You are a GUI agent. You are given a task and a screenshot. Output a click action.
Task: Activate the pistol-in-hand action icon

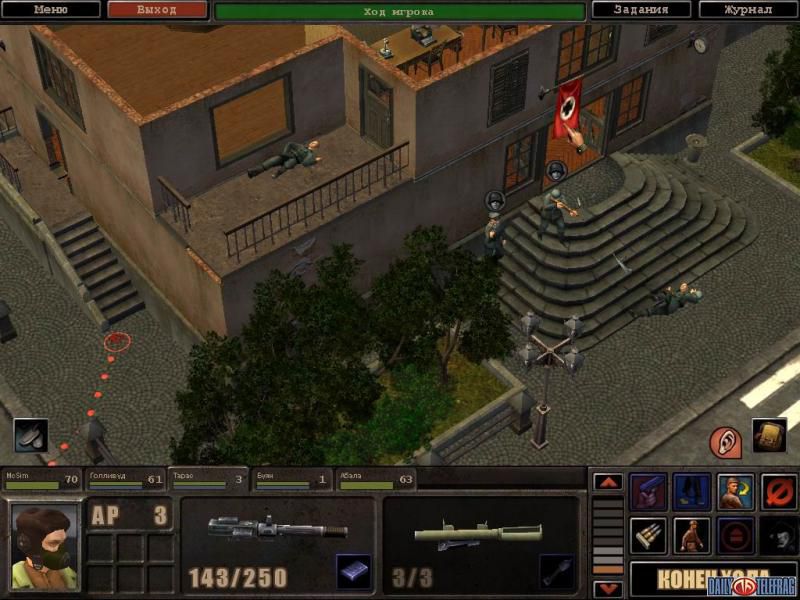click(647, 492)
